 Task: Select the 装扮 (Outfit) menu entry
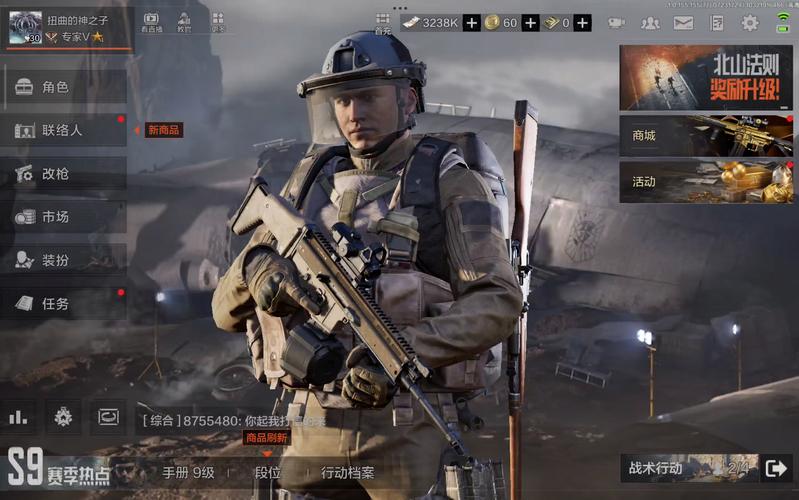63,260
